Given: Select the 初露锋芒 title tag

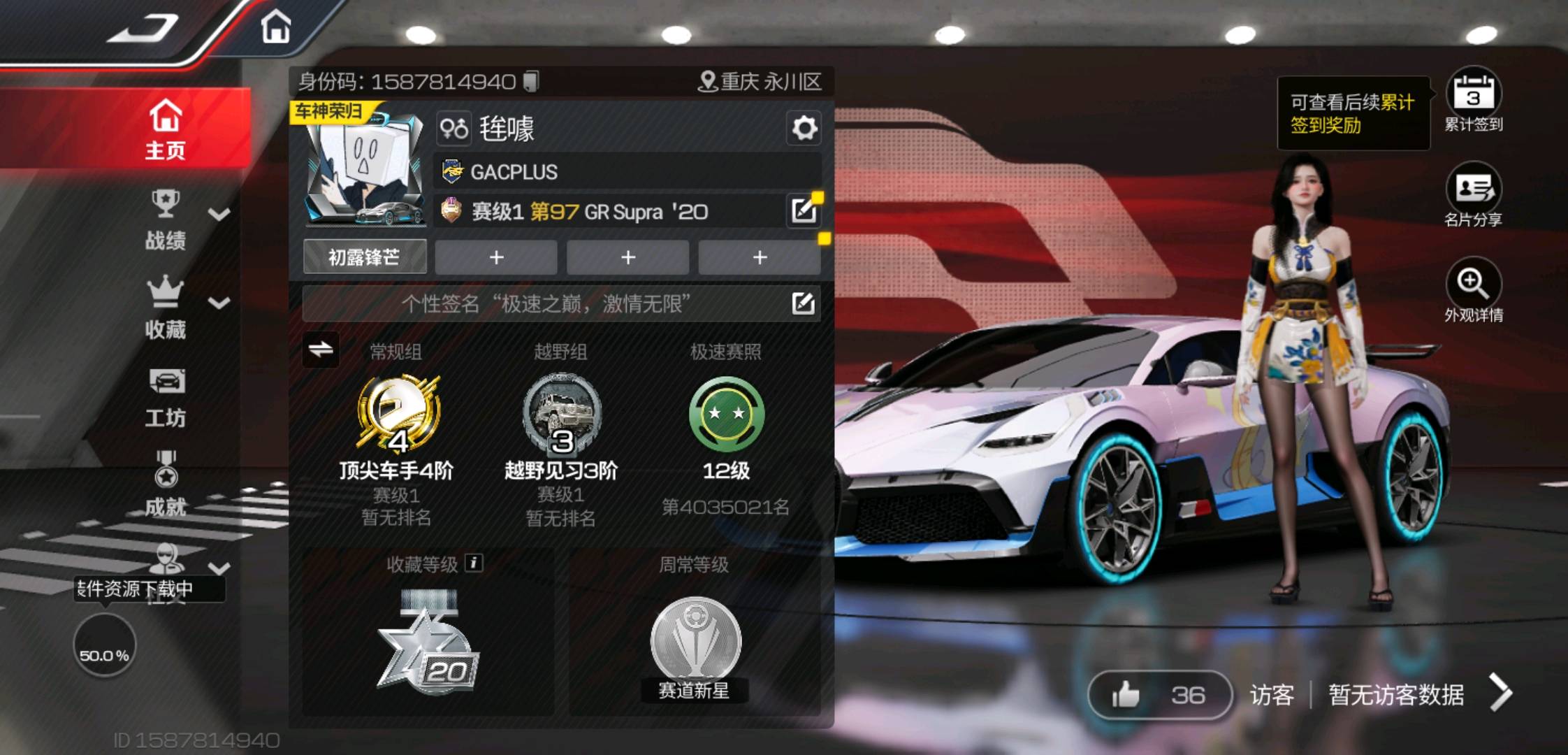Looking at the screenshot, I should [364, 257].
